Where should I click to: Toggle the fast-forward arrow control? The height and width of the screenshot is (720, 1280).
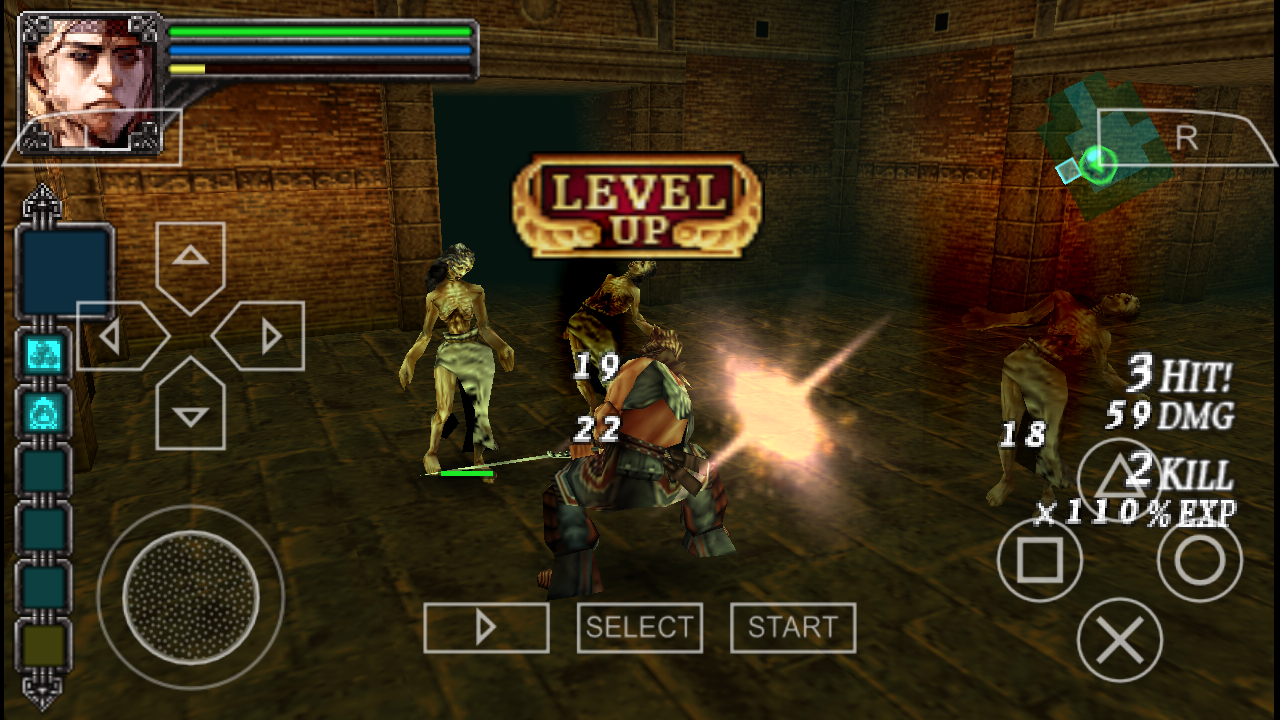(486, 627)
